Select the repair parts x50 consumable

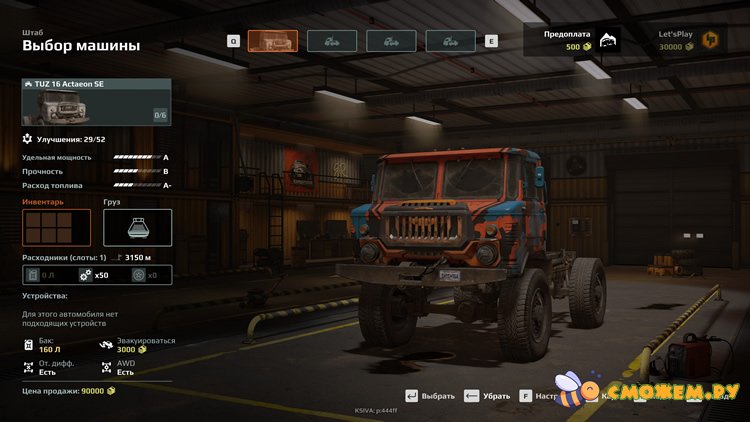coord(95,275)
